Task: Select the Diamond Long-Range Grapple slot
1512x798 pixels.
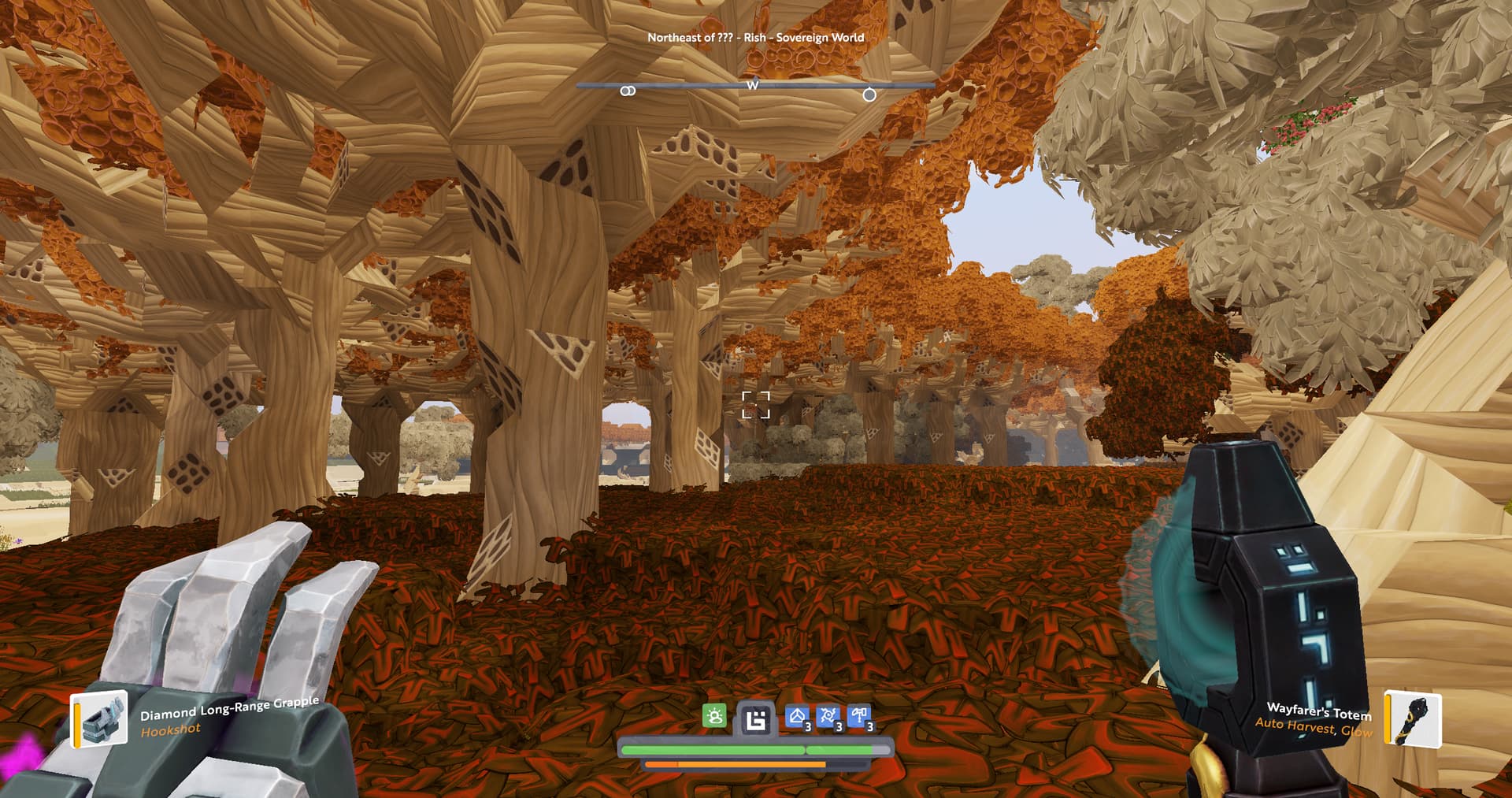Action: [100, 718]
